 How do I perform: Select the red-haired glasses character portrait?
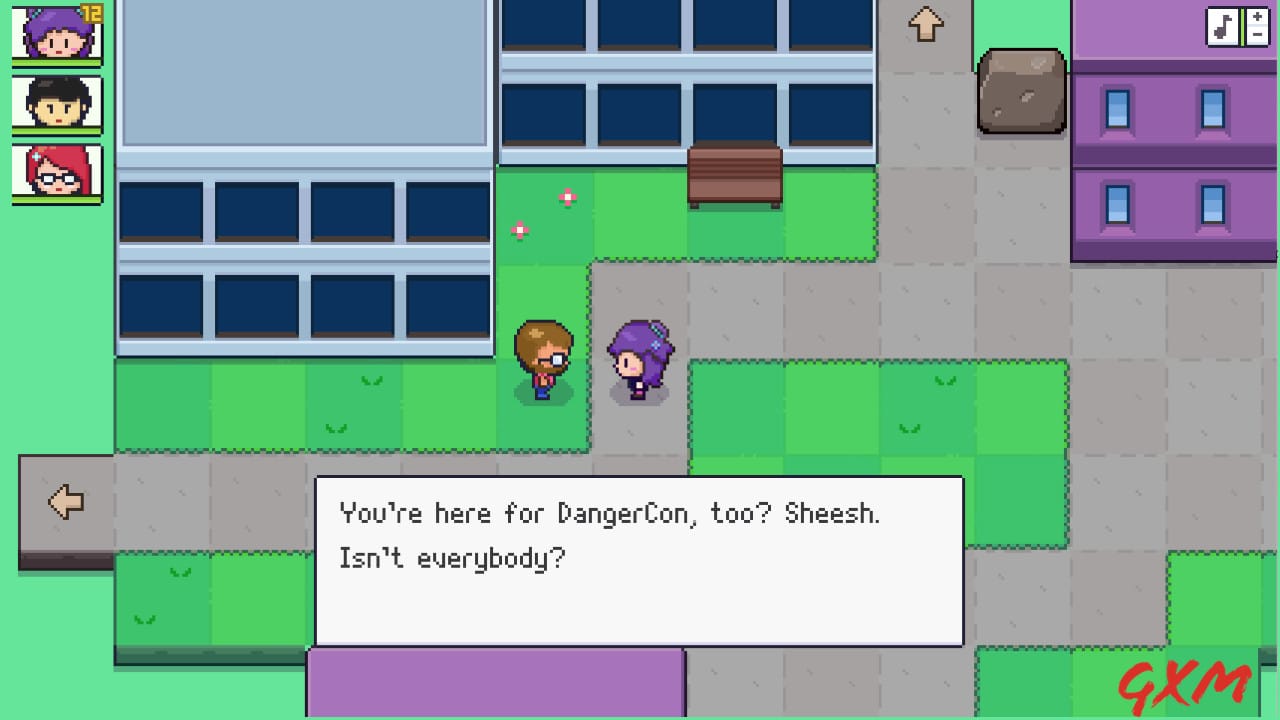(56, 172)
